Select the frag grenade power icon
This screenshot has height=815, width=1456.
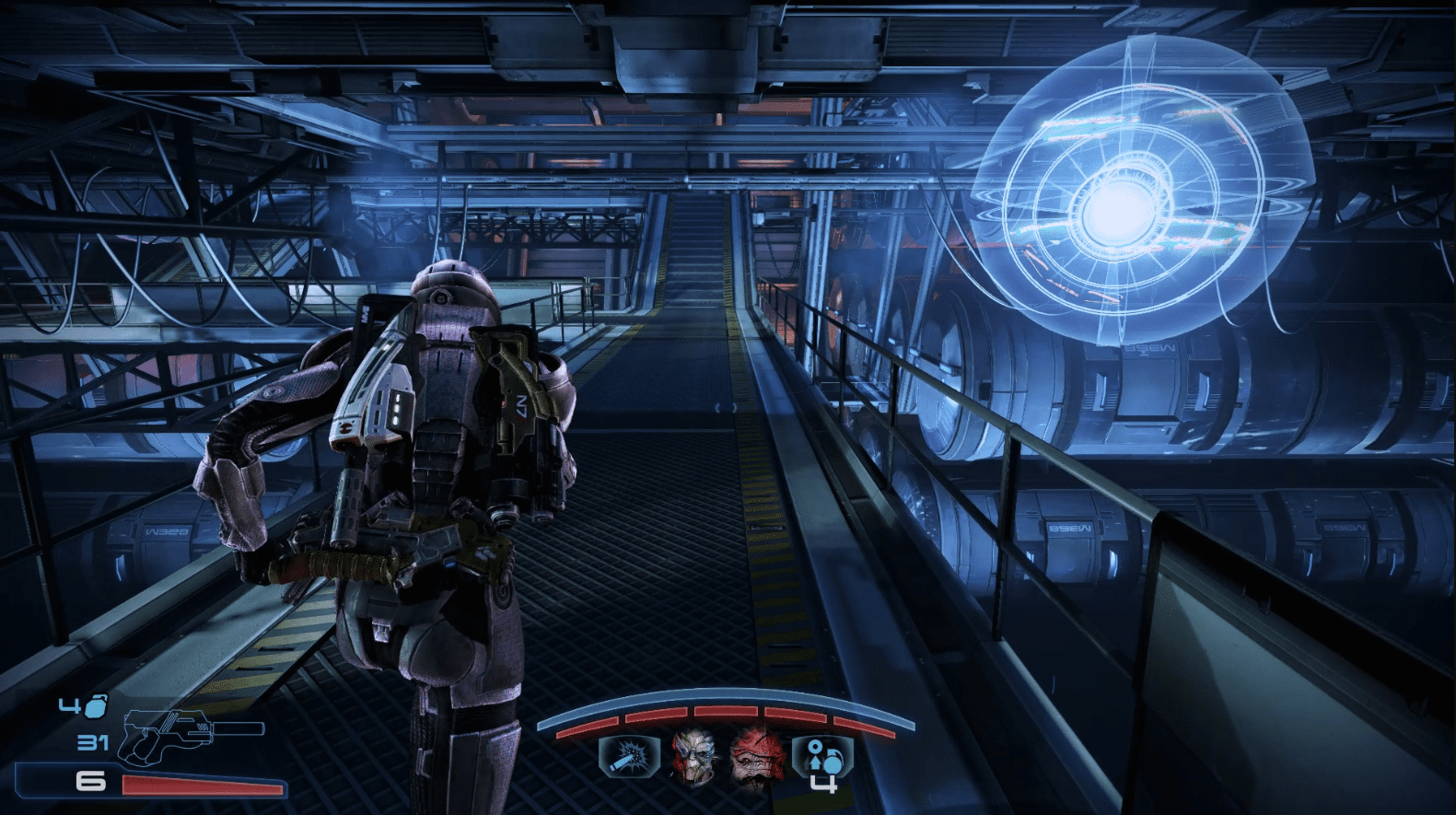(x=628, y=758)
